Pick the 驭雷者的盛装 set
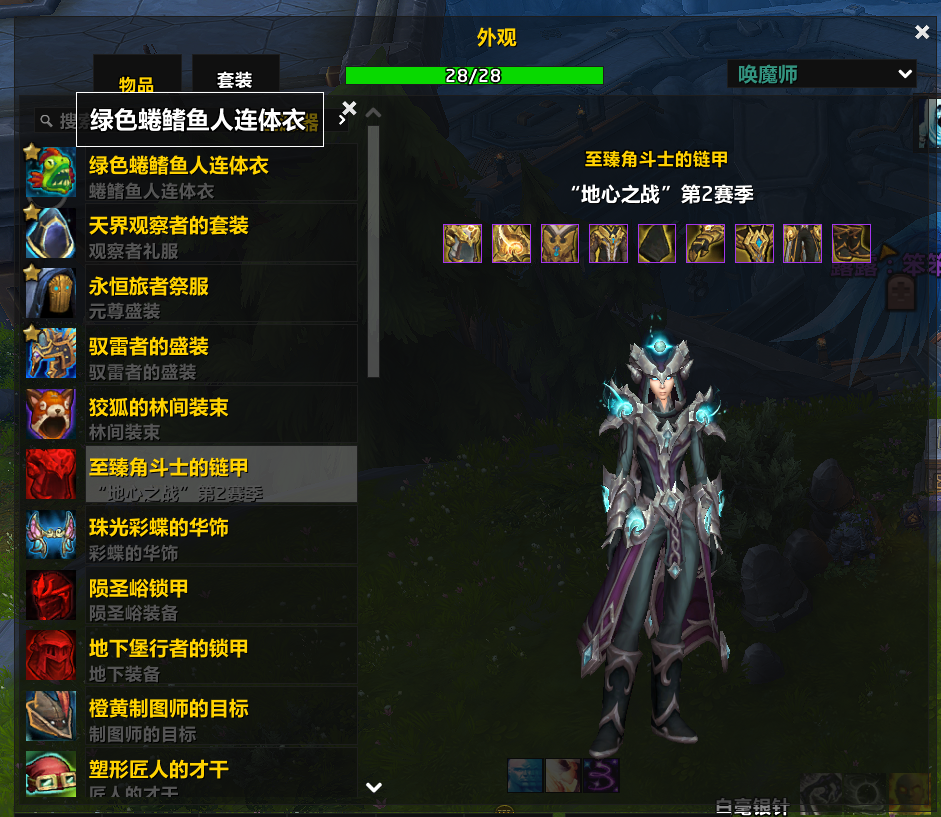 (x=190, y=356)
